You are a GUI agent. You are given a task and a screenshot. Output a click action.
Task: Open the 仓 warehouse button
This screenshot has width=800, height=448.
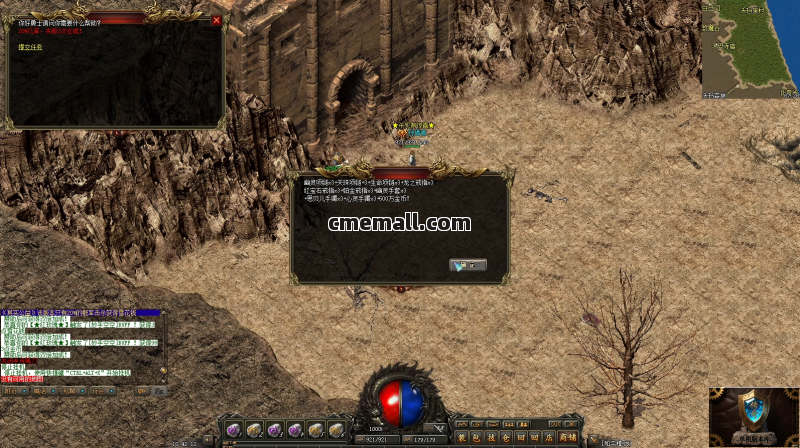click(x=507, y=437)
